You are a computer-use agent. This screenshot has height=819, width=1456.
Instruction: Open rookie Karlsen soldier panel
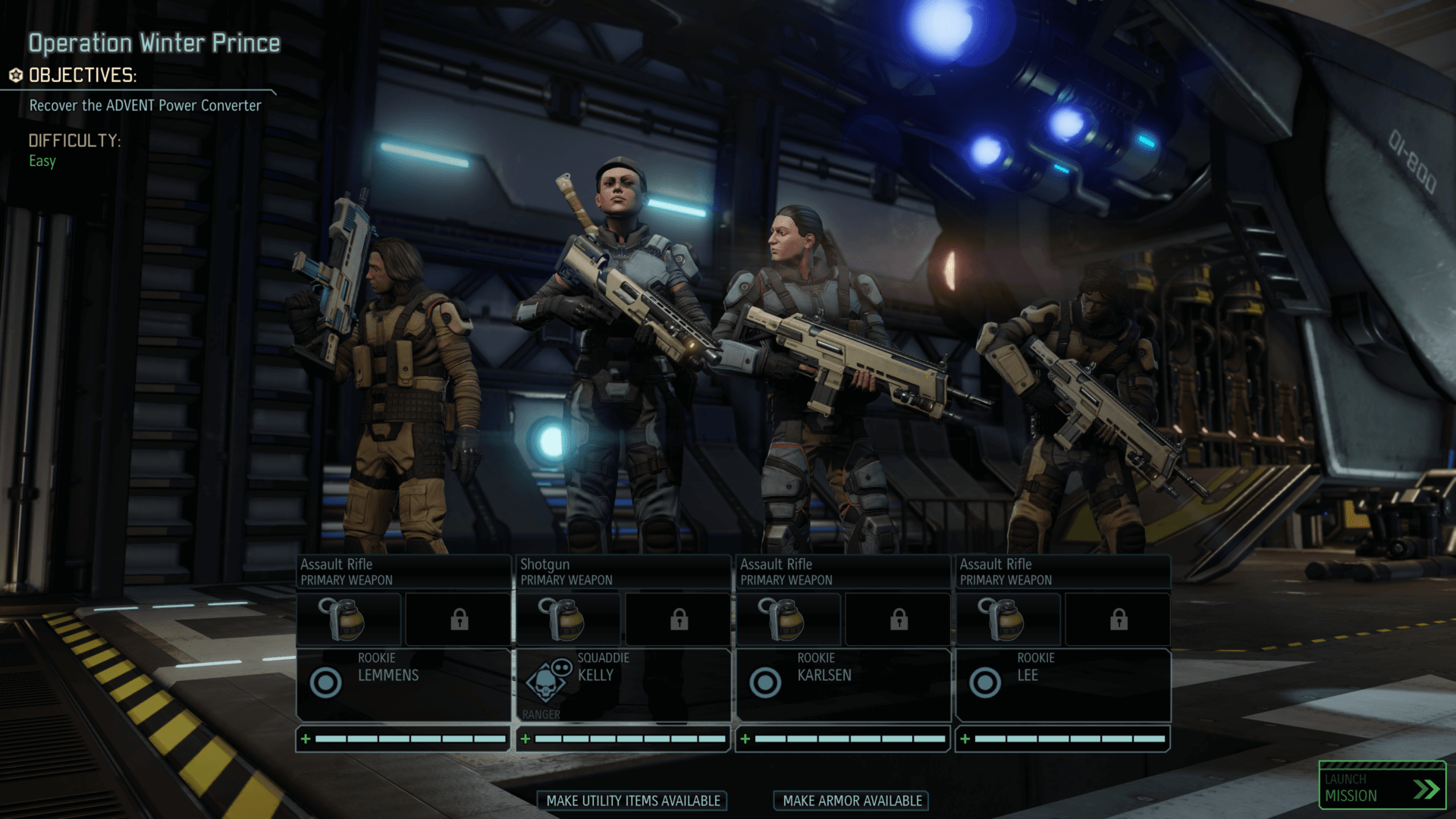pos(843,684)
